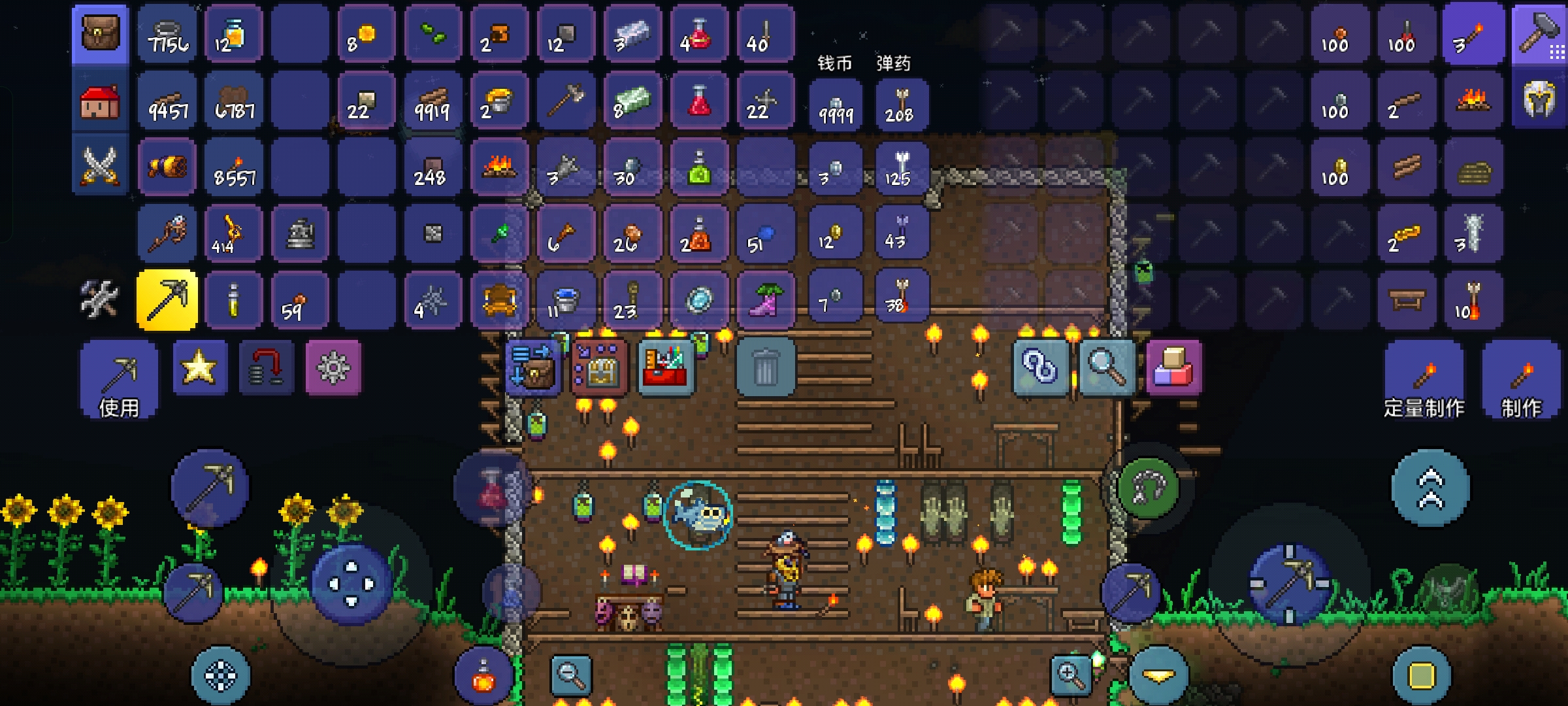Image resolution: width=1568 pixels, height=706 pixels.
Task: Select the highlighted pickaxe slot
Action: (x=167, y=300)
